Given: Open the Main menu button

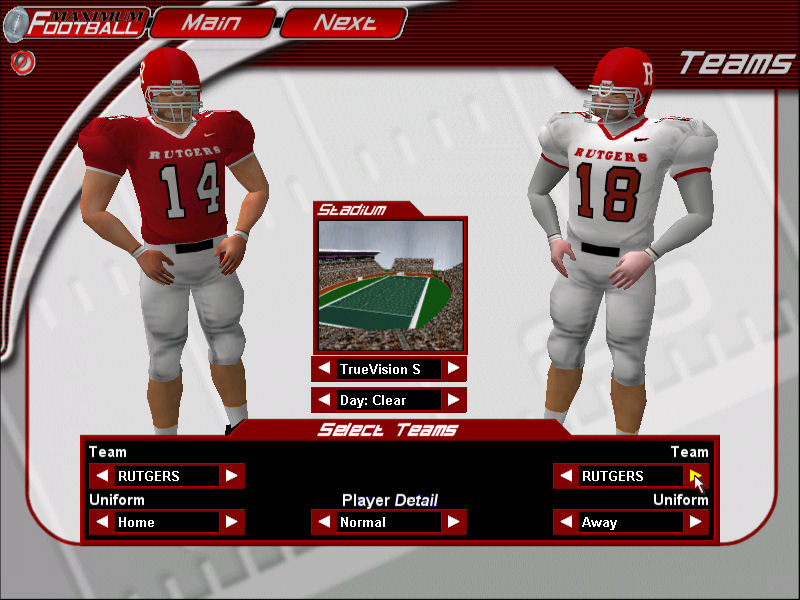Looking at the screenshot, I should point(212,22).
